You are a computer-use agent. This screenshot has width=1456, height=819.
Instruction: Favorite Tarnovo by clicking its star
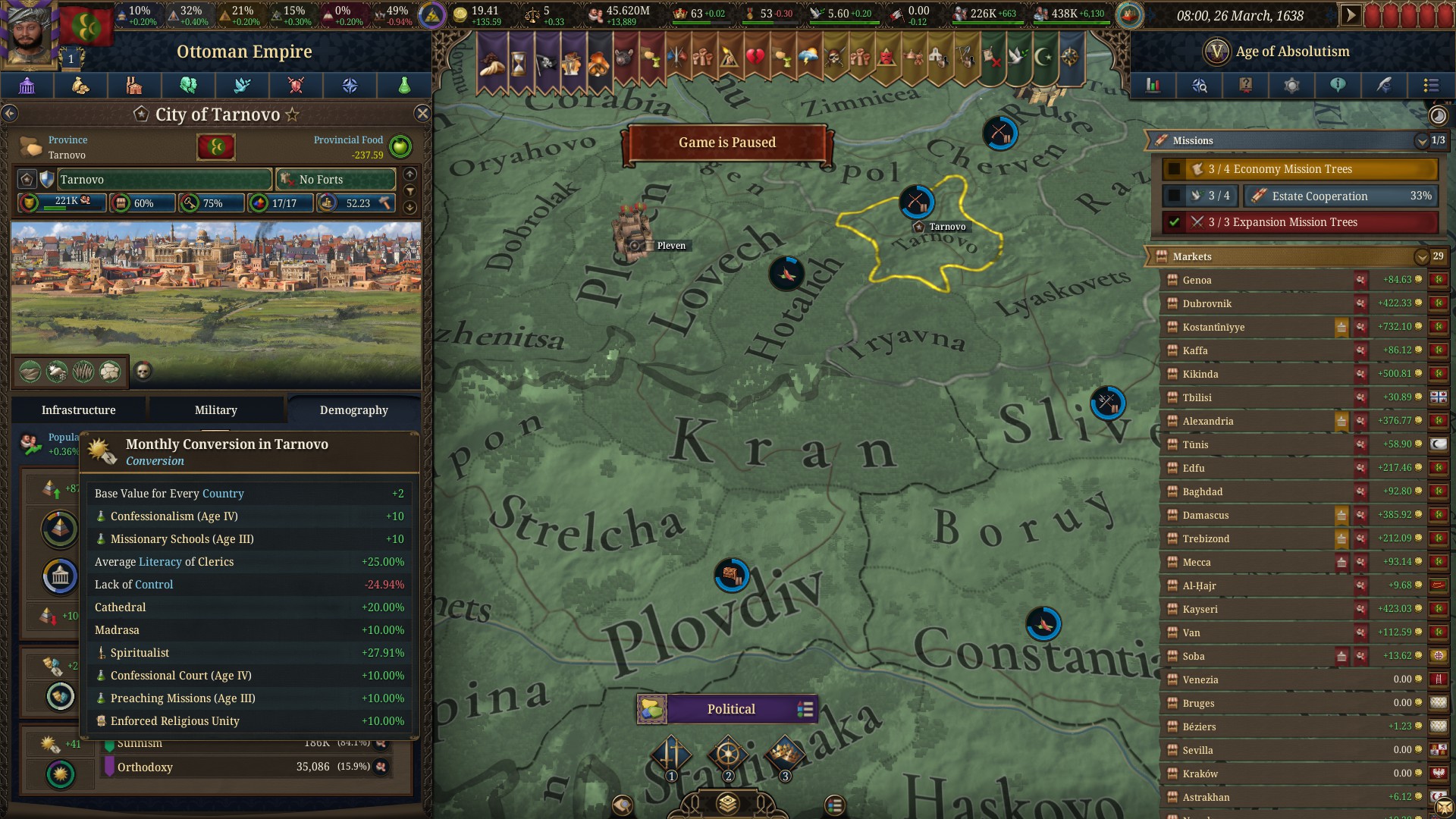click(x=290, y=115)
